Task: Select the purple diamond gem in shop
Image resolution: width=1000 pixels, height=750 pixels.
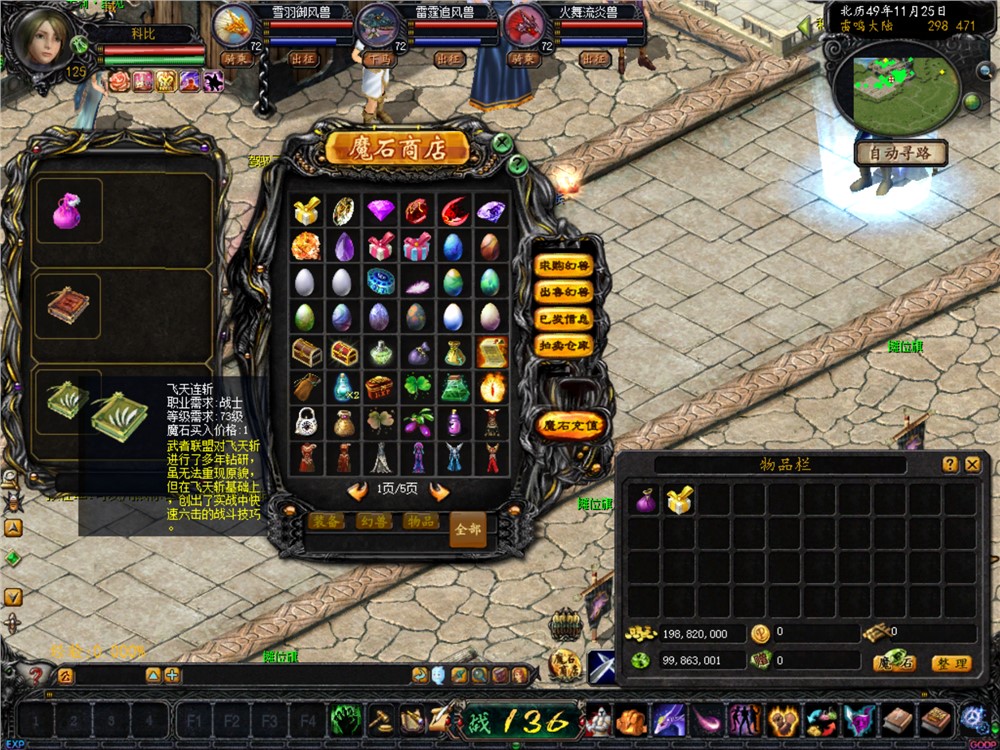Action: [381, 211]
